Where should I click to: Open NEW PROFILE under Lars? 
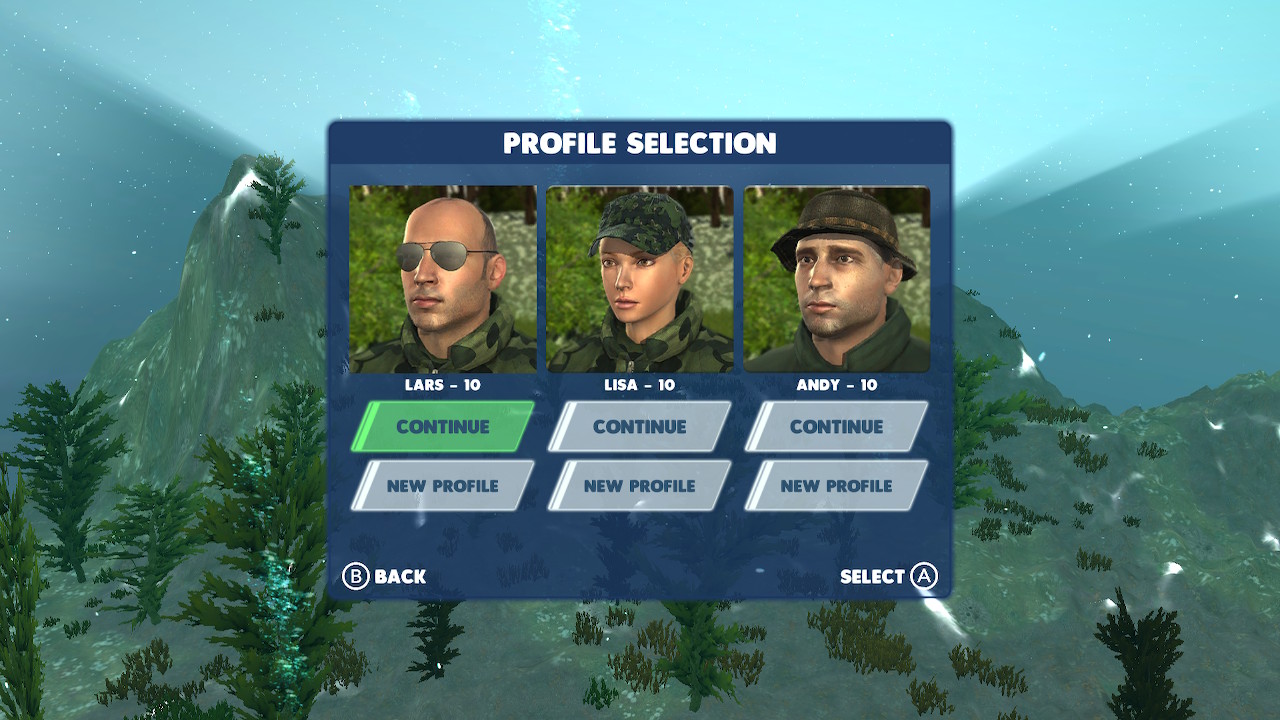(443, 485)
